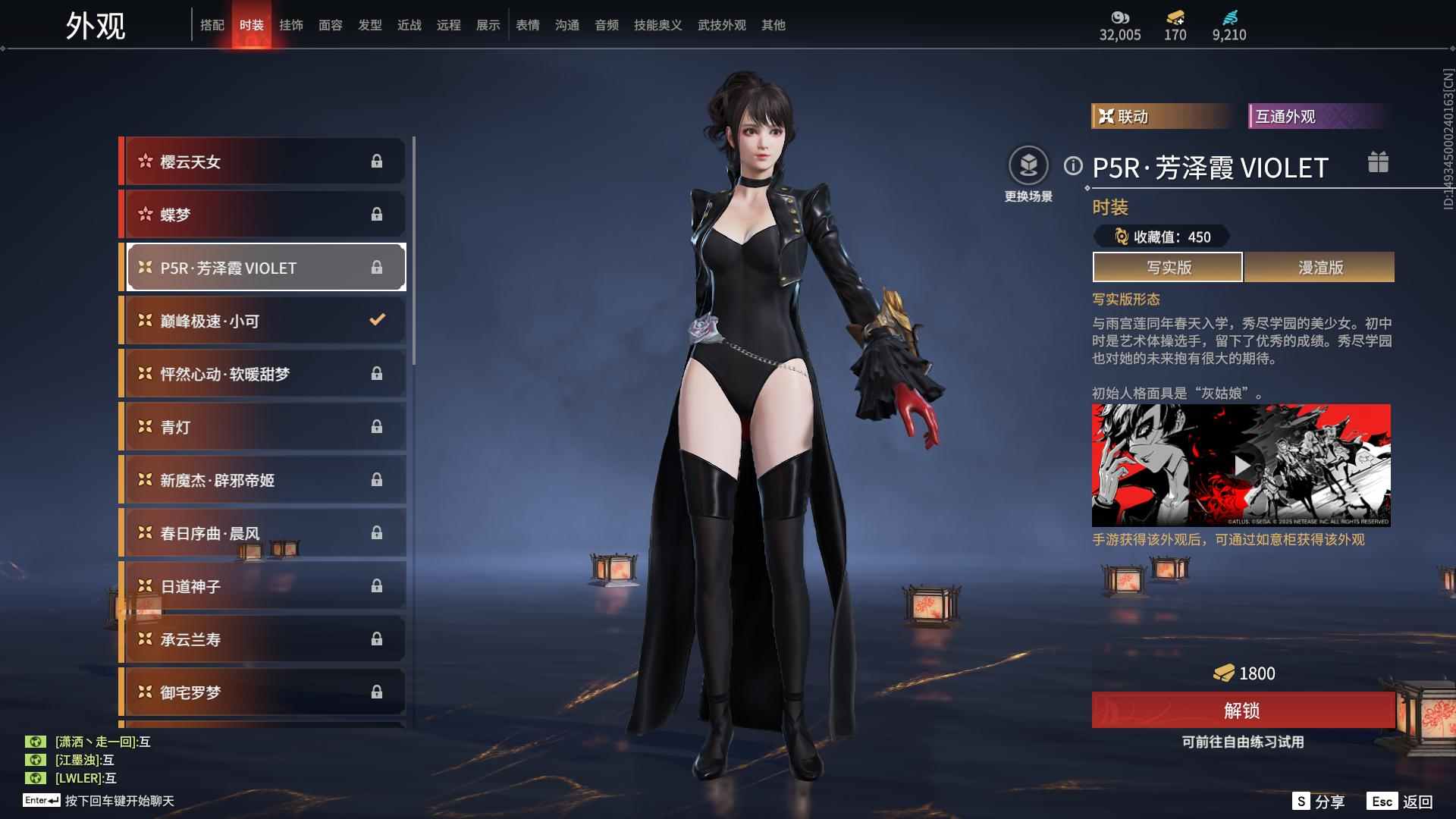Filter by the 互通外观 tag
1456x819 pixels.
pos(1318,116)
